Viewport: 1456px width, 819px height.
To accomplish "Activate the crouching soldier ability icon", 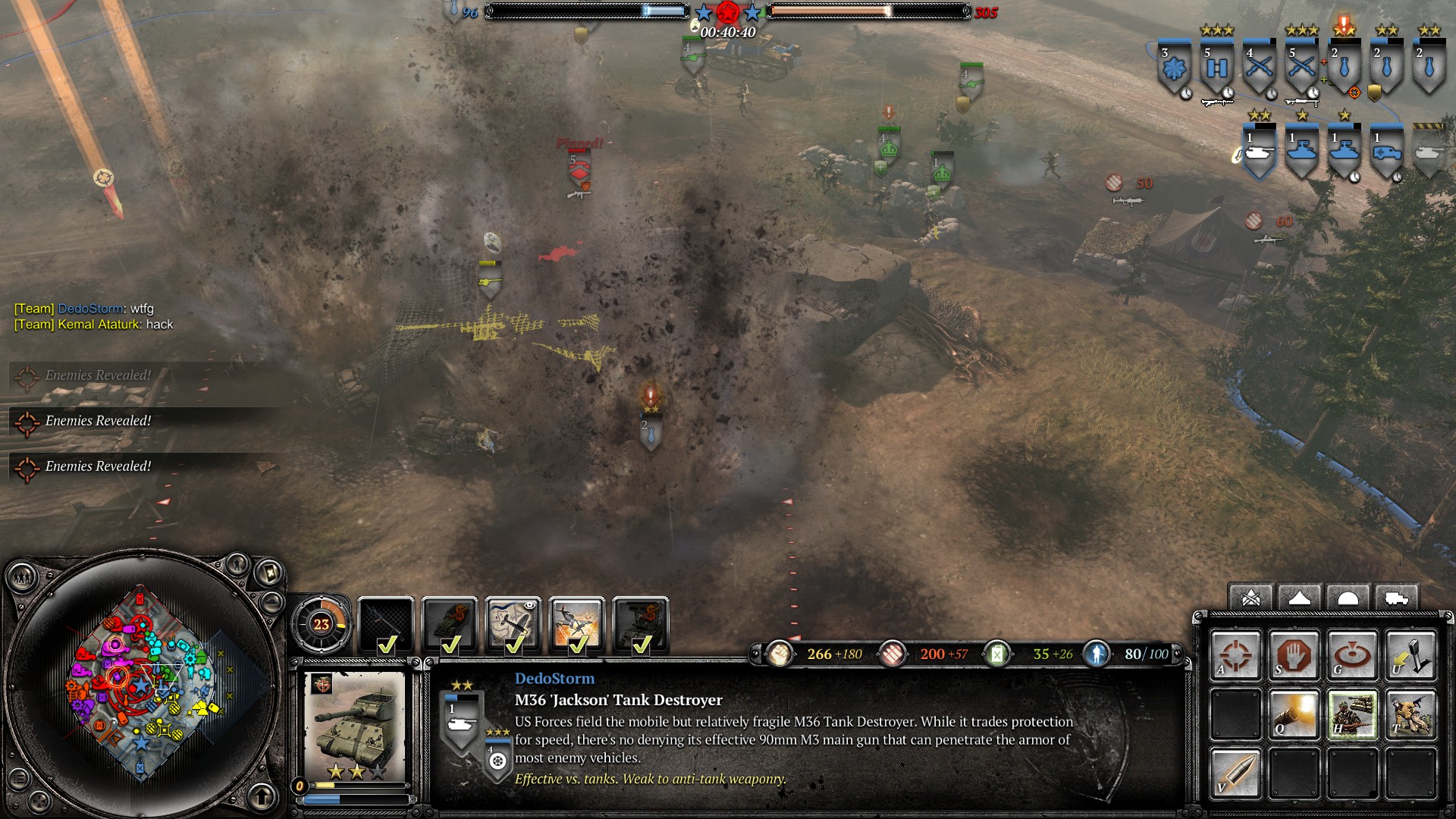I will (x=1410, y=714).
